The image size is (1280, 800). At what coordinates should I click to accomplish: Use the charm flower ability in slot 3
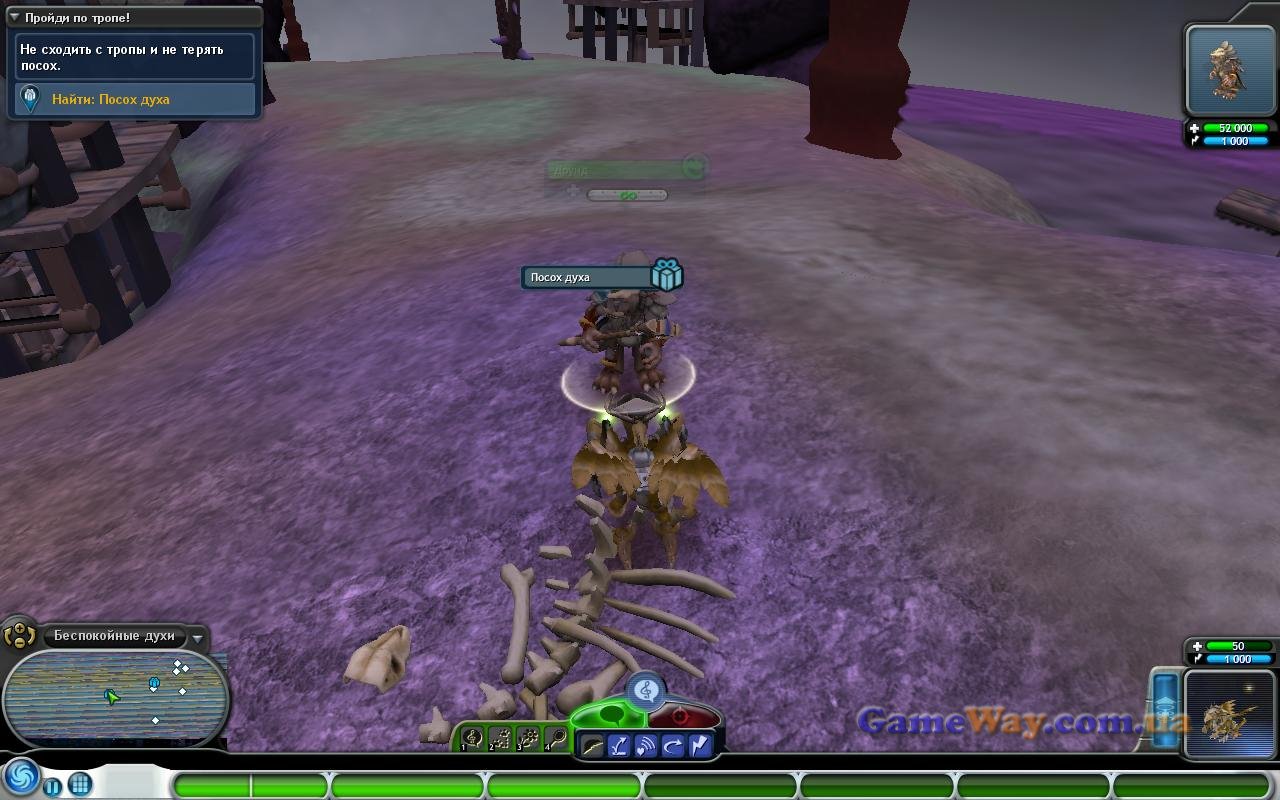coord(529,739)
